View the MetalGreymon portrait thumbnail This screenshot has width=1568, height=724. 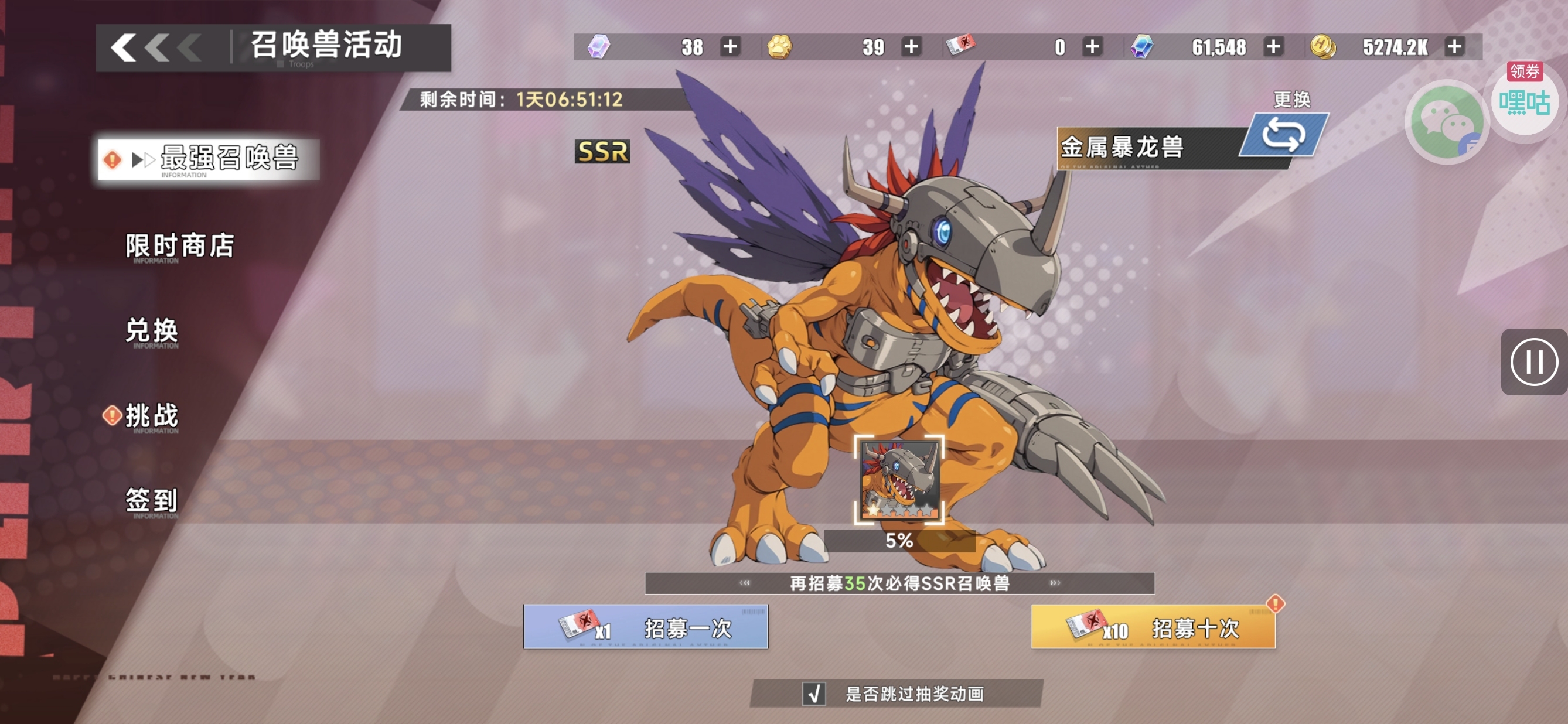[899, 479]
